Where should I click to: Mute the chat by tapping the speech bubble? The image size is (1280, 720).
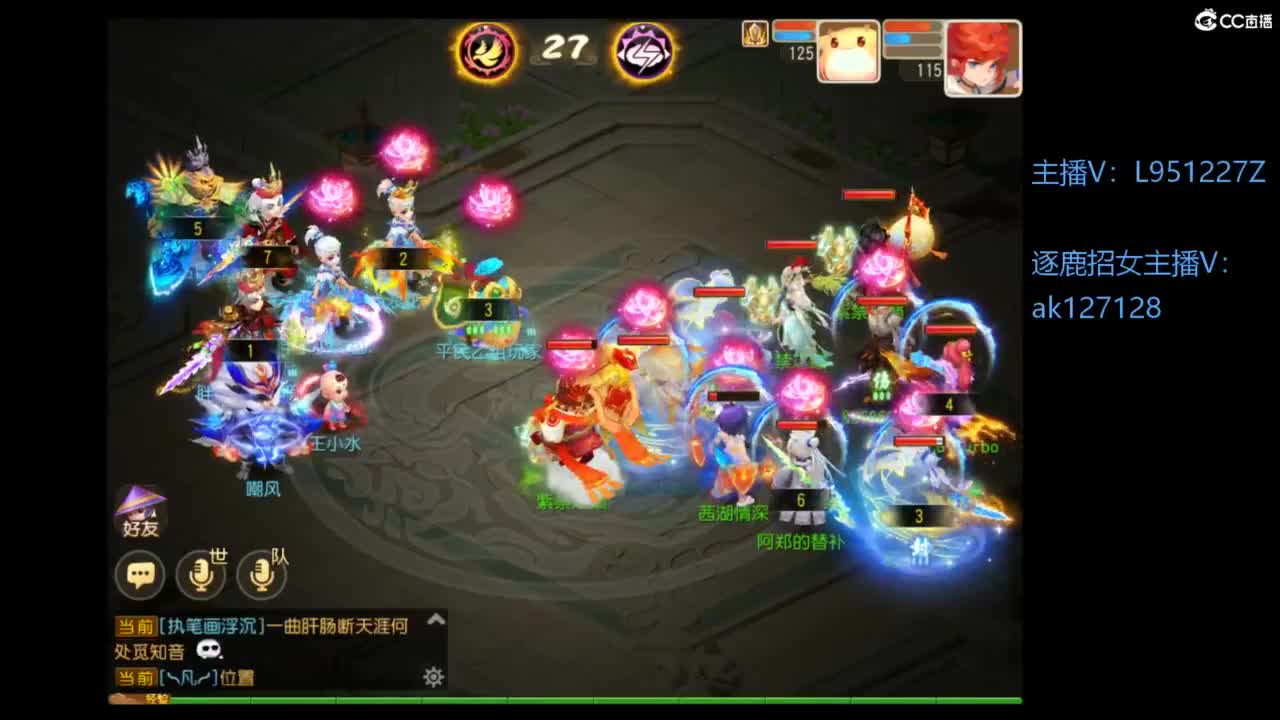coord(140,575)
